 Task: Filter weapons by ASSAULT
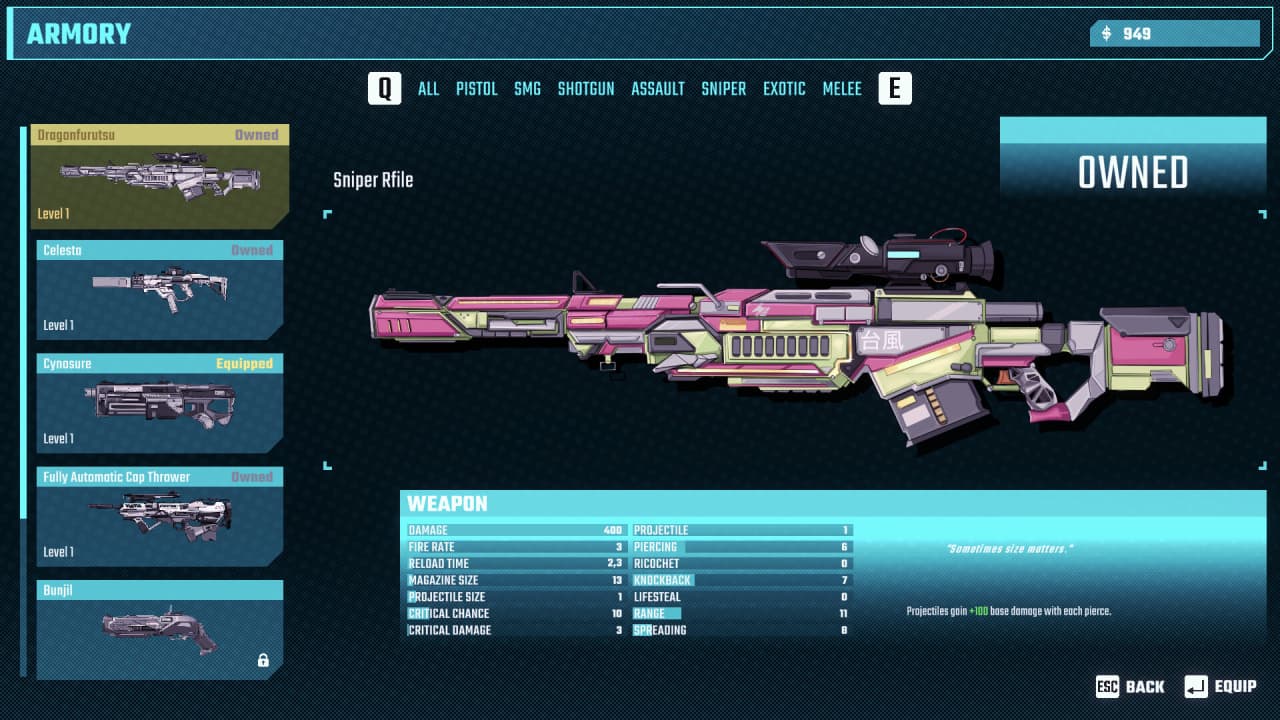click(658, 89)
